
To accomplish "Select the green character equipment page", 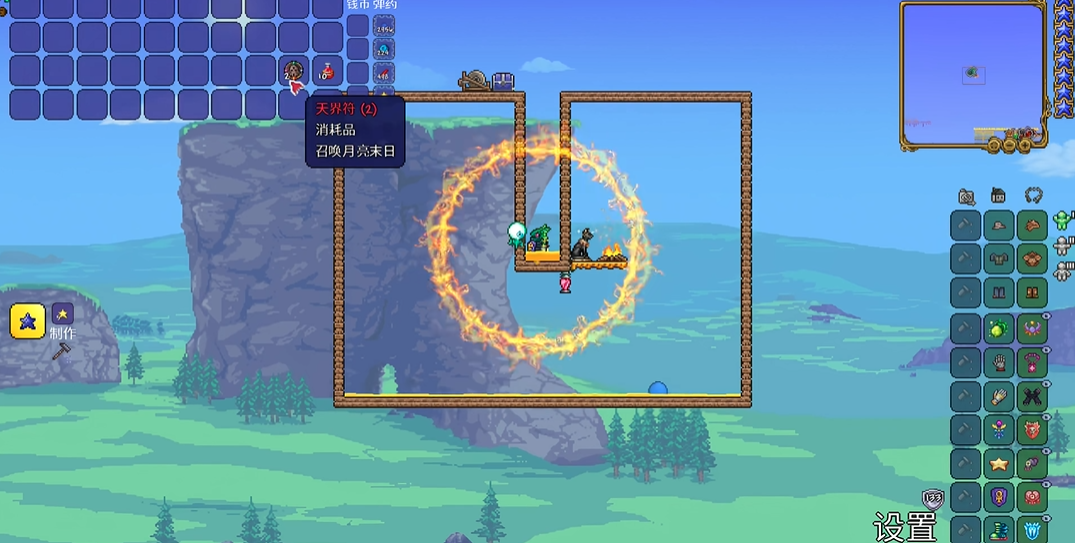I will 1061,220.
